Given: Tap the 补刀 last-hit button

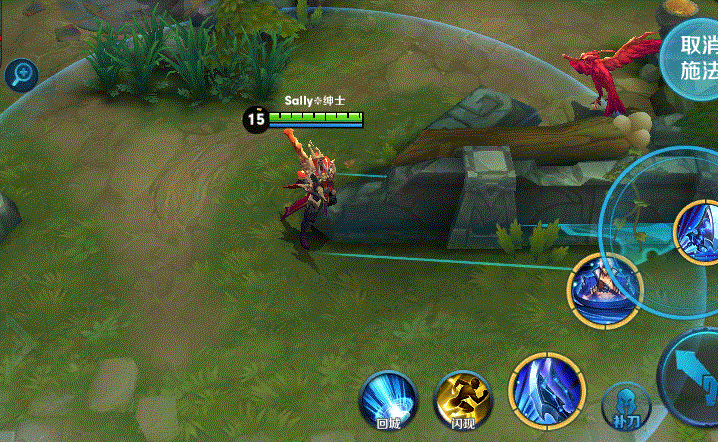Looking at the screenshot, I should [x=625, y=405].
